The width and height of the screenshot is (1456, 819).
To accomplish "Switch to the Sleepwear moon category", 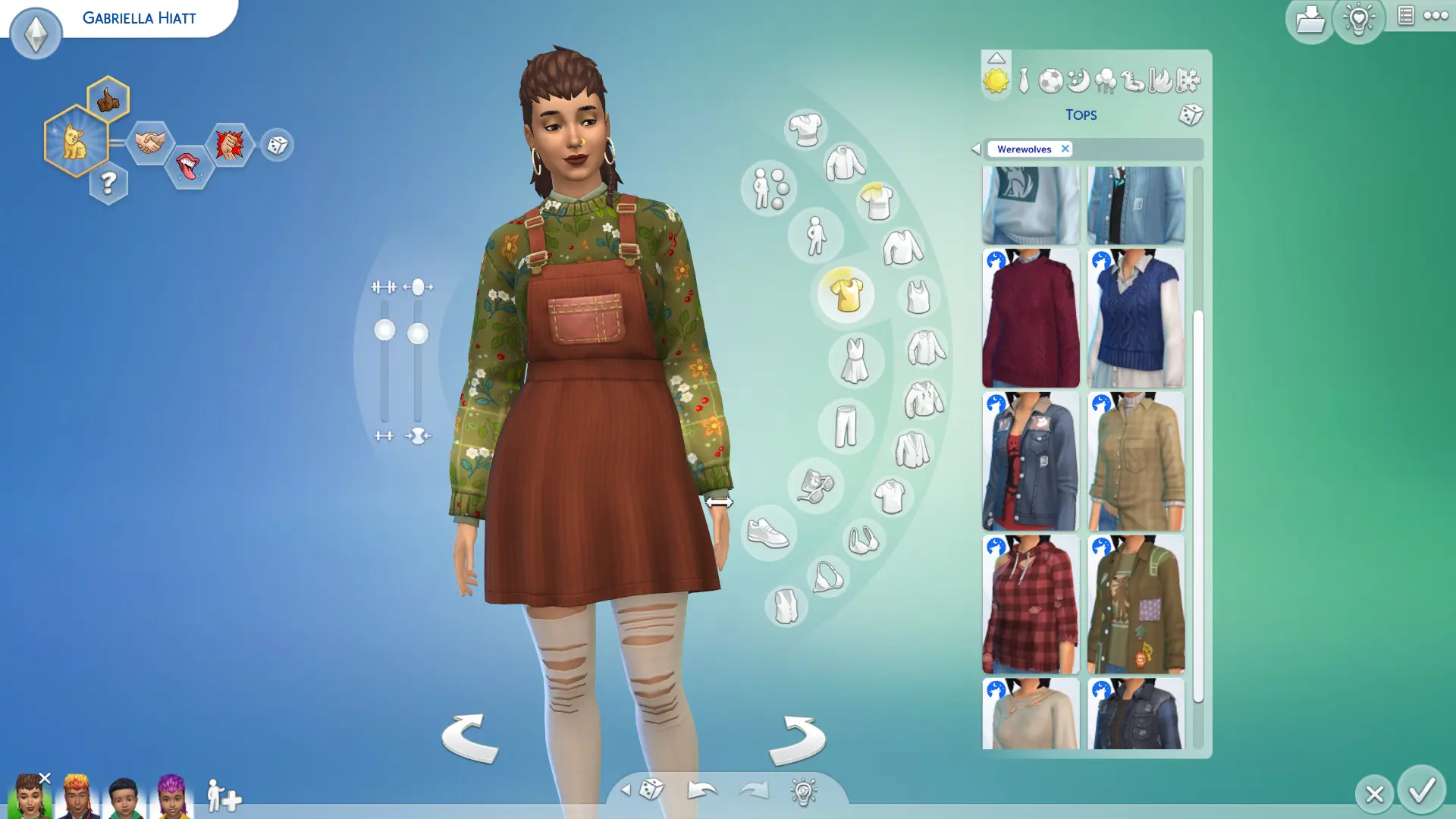I will click(1077, 78).
